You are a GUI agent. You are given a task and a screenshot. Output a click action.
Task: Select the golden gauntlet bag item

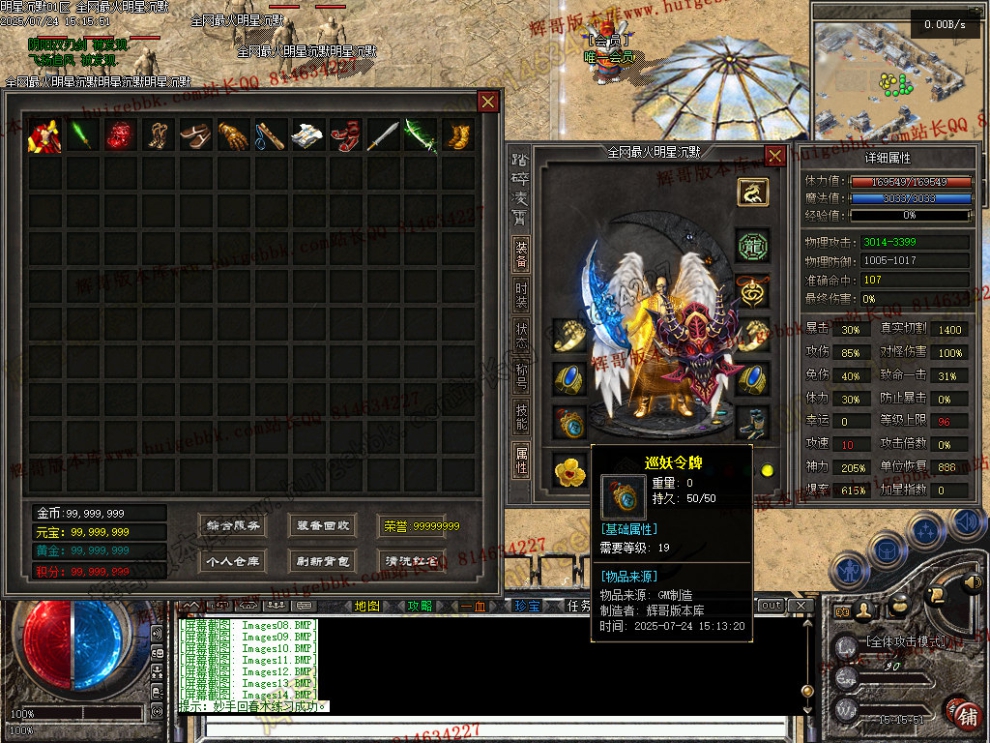tap(232, 135)
